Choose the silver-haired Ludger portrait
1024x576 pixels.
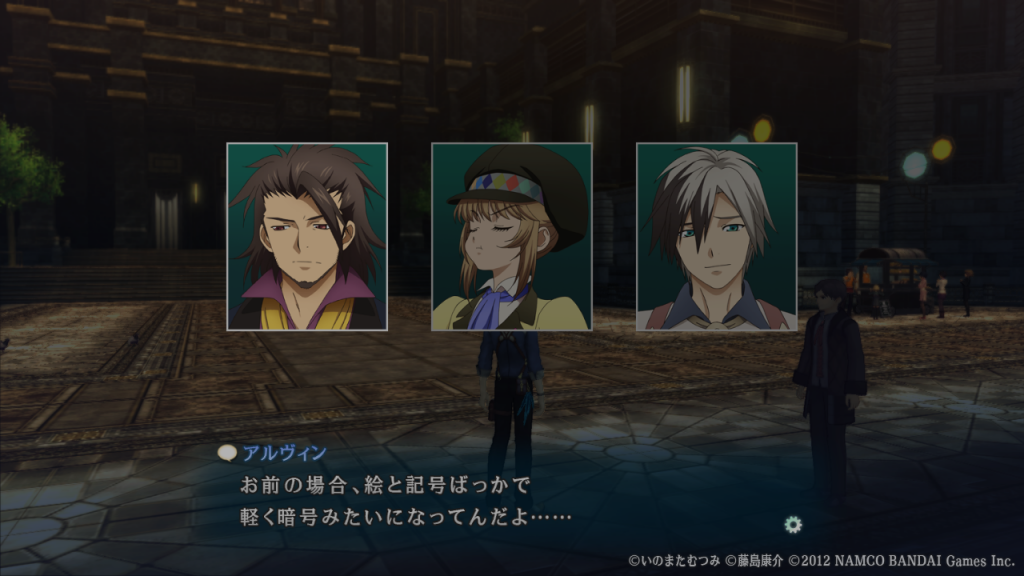point(716,237)
